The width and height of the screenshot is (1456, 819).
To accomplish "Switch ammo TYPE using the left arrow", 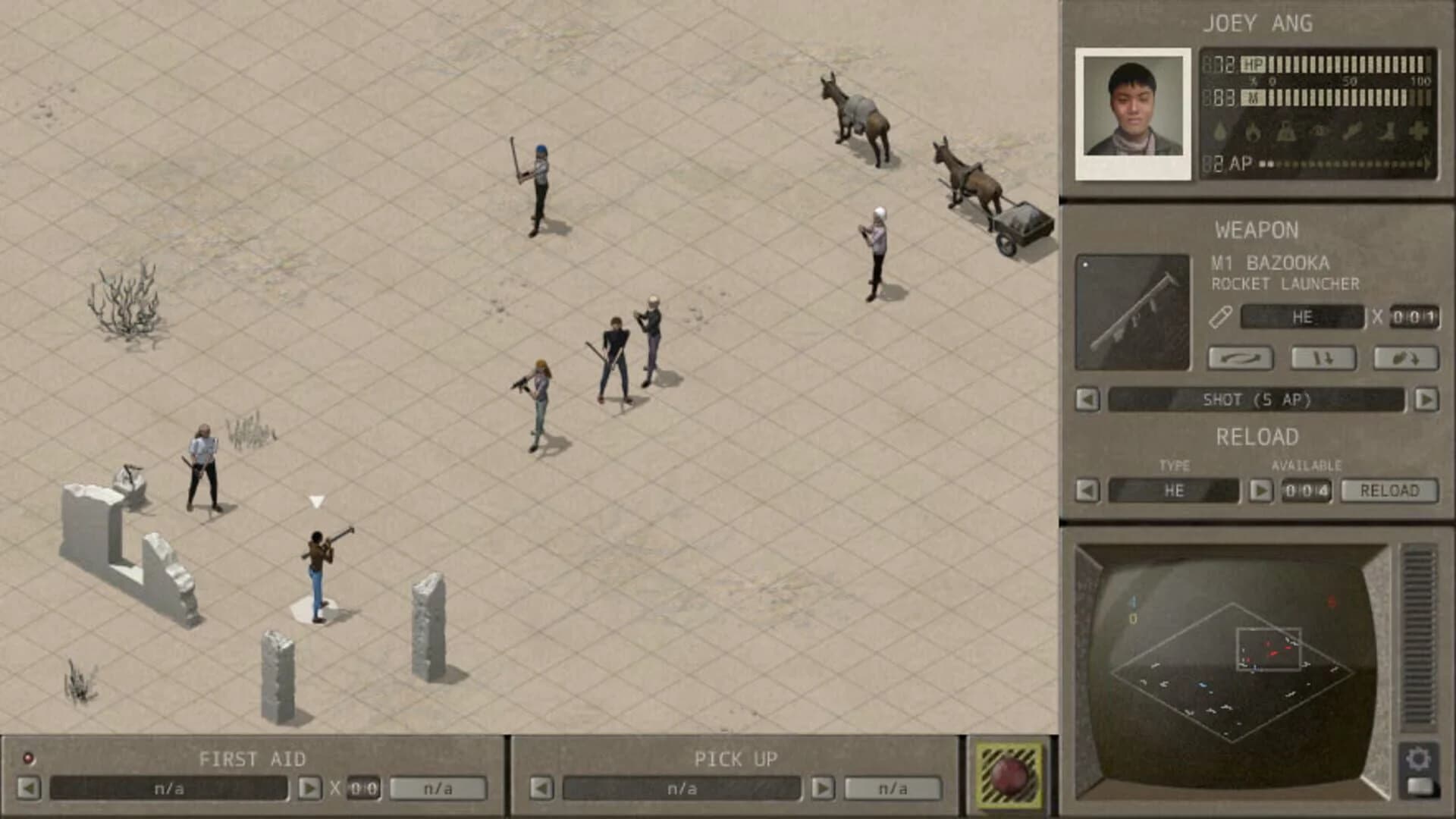I will click(1086, 491).
